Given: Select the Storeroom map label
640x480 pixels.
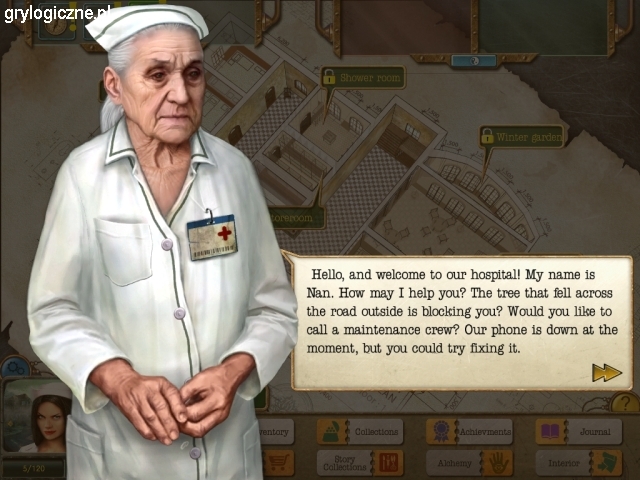Looking at the screenshot, I should (297, 217).
